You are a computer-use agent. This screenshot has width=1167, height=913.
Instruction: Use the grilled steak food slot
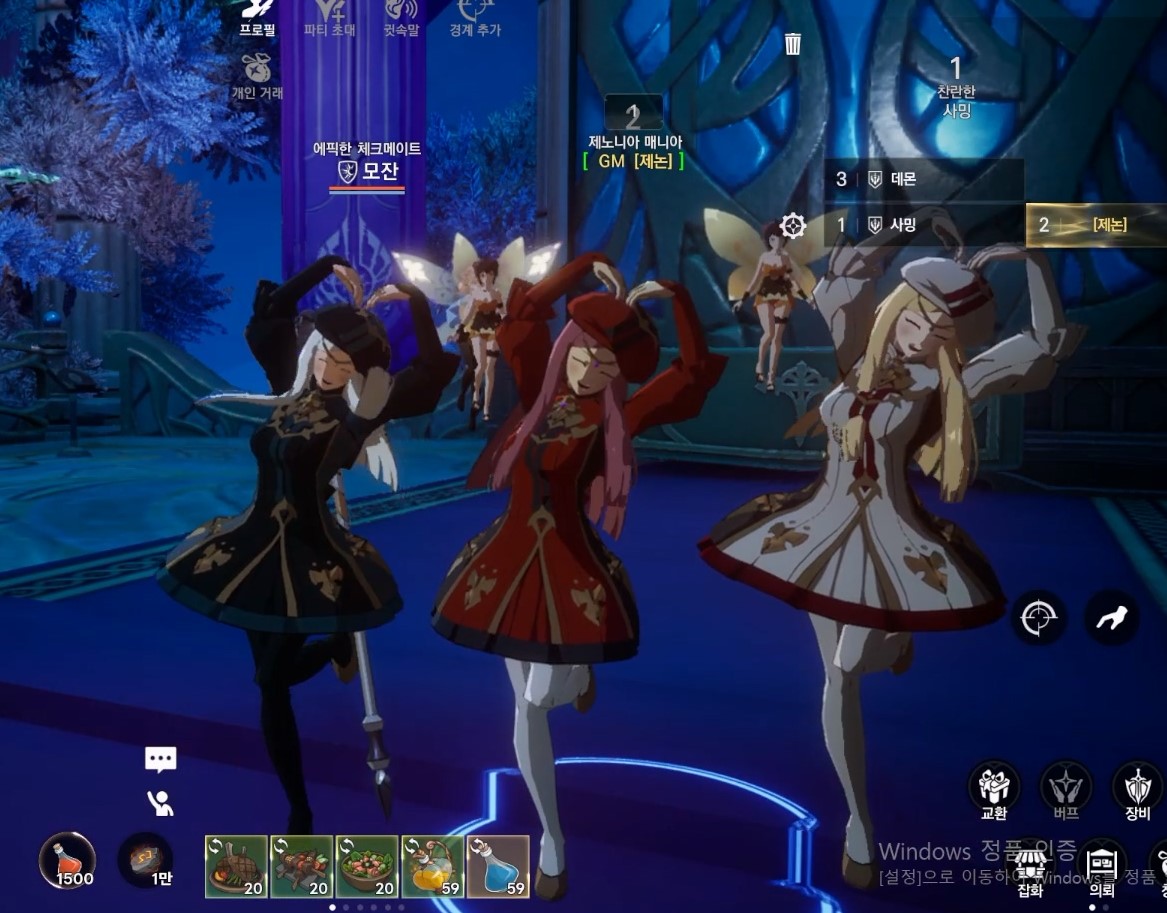[x=236, y=866]
